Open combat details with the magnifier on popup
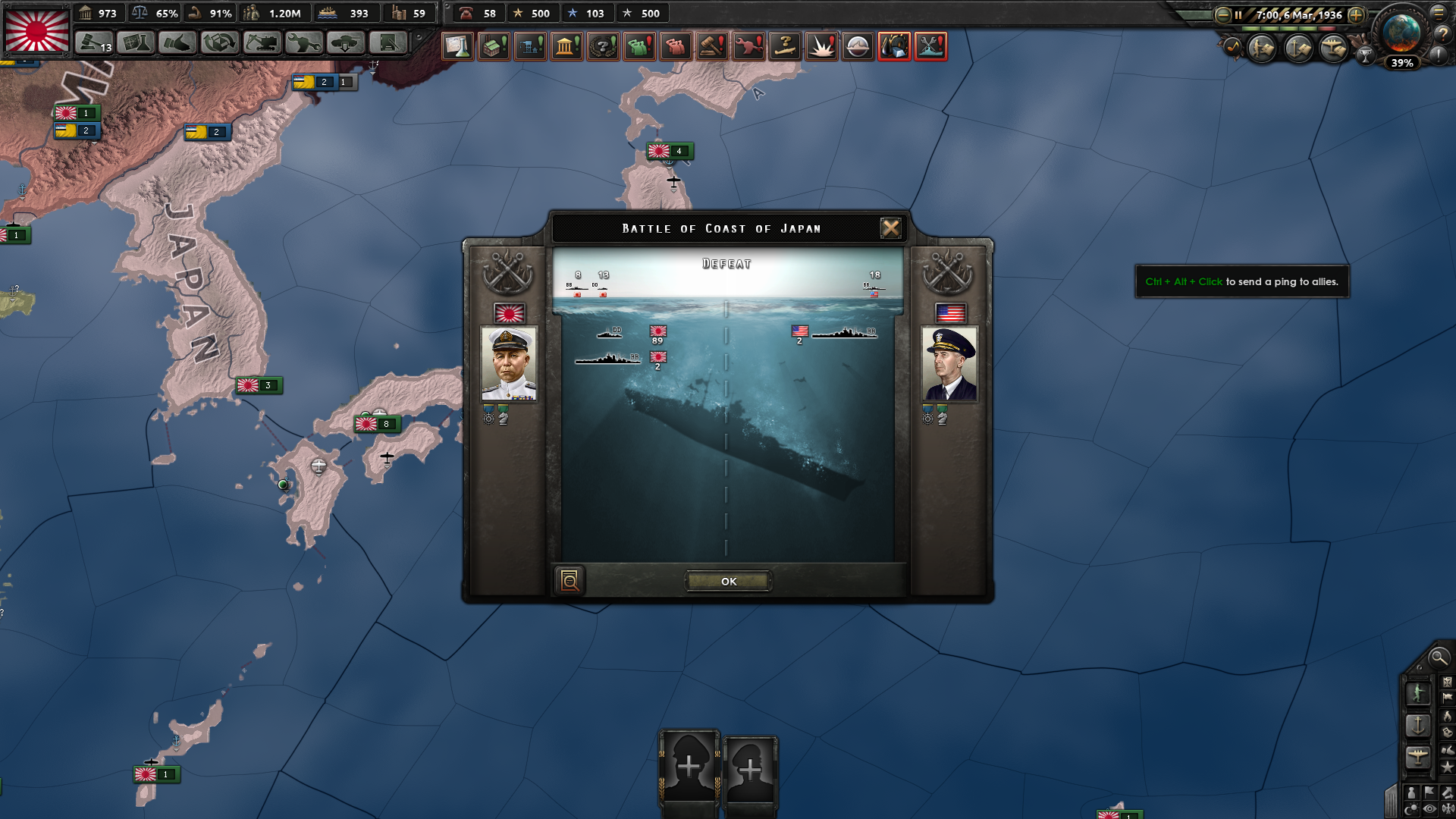 tap(570, 580)
